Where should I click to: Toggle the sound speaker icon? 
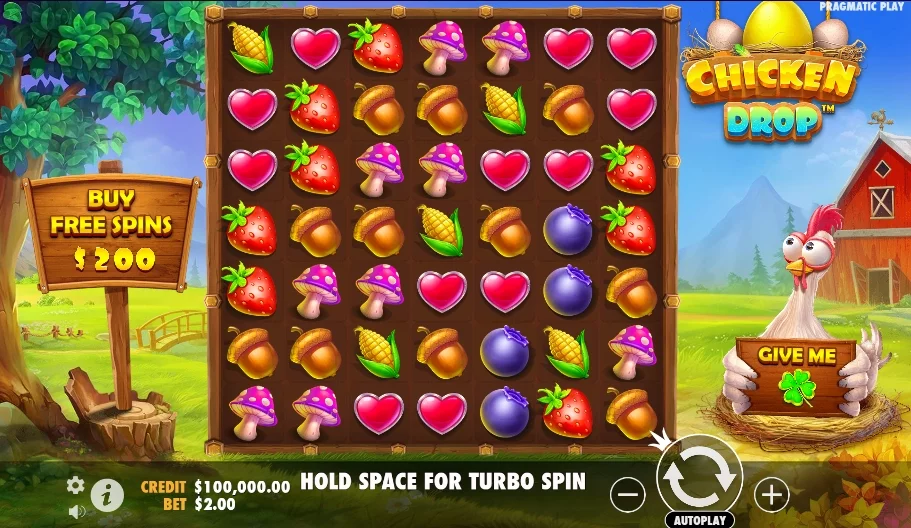click(76, 511)
